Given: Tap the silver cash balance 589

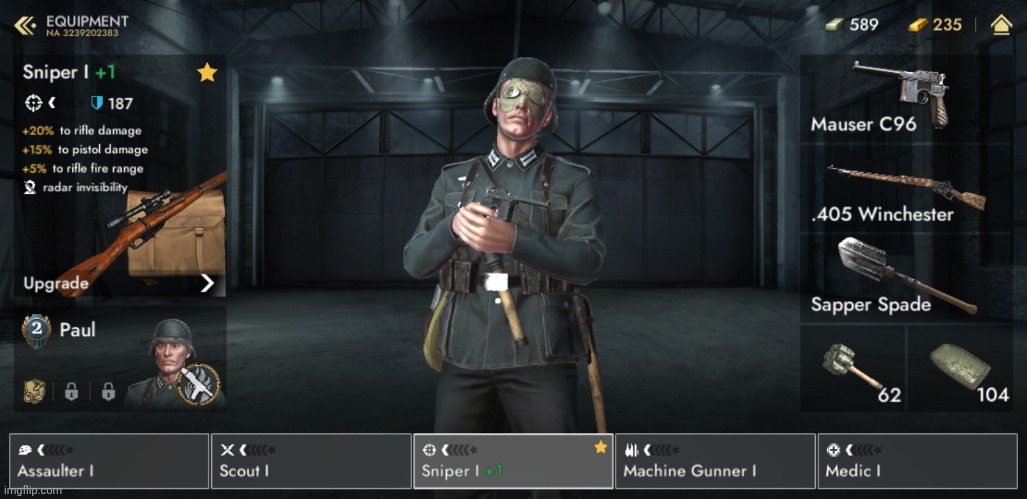Looking at the screenshot, I should click(x=852, y=24).
